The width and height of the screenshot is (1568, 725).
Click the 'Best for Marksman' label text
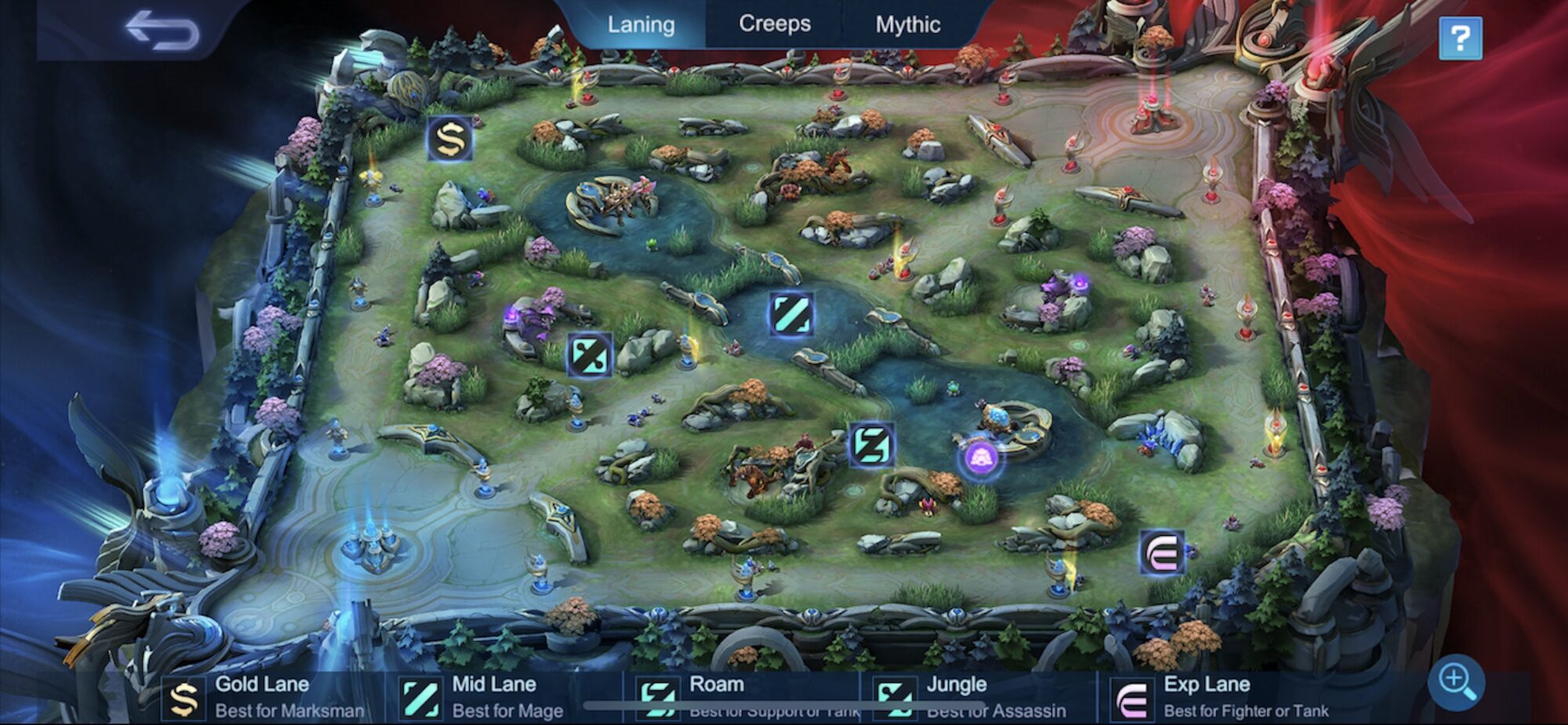[x=289, y=712]
